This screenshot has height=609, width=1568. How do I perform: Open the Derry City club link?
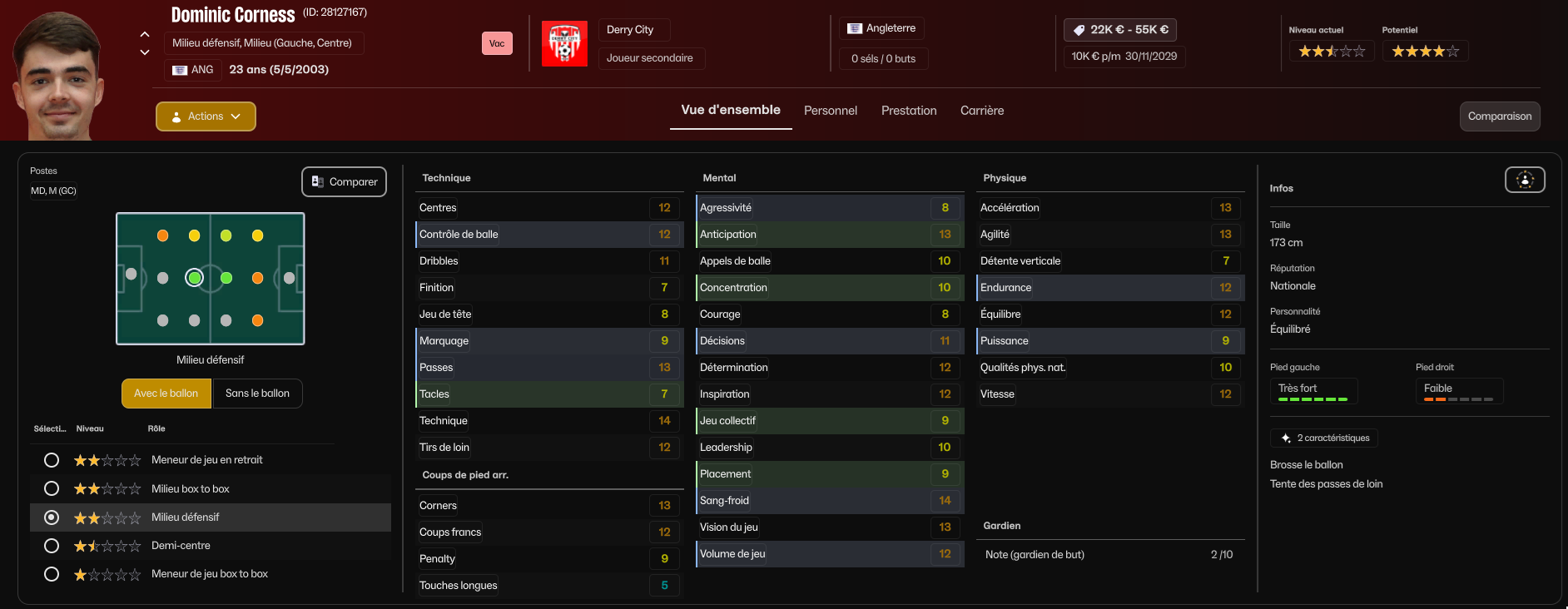coord(630,30)
